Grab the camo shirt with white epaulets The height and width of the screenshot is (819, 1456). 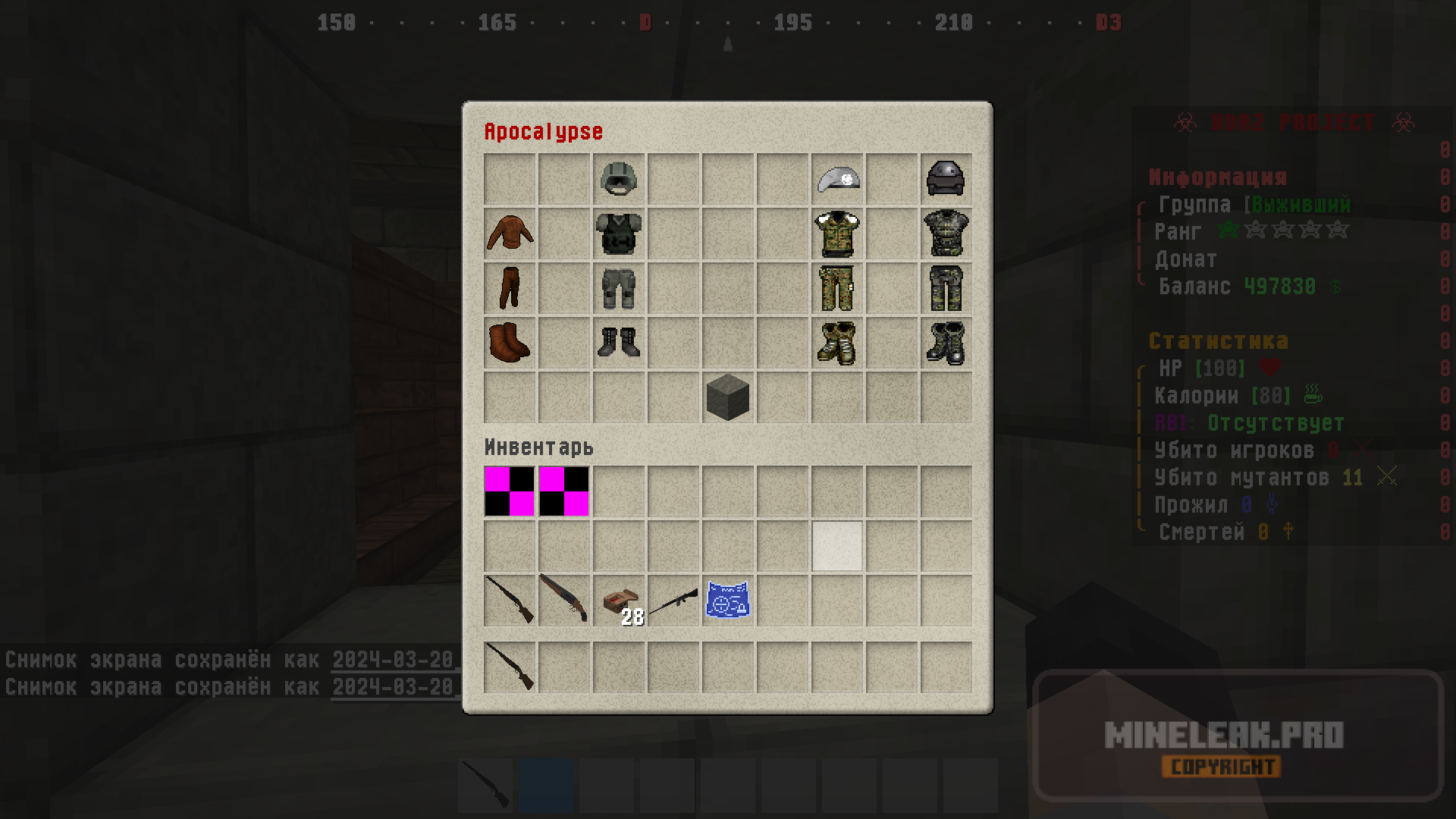(837, 234)
